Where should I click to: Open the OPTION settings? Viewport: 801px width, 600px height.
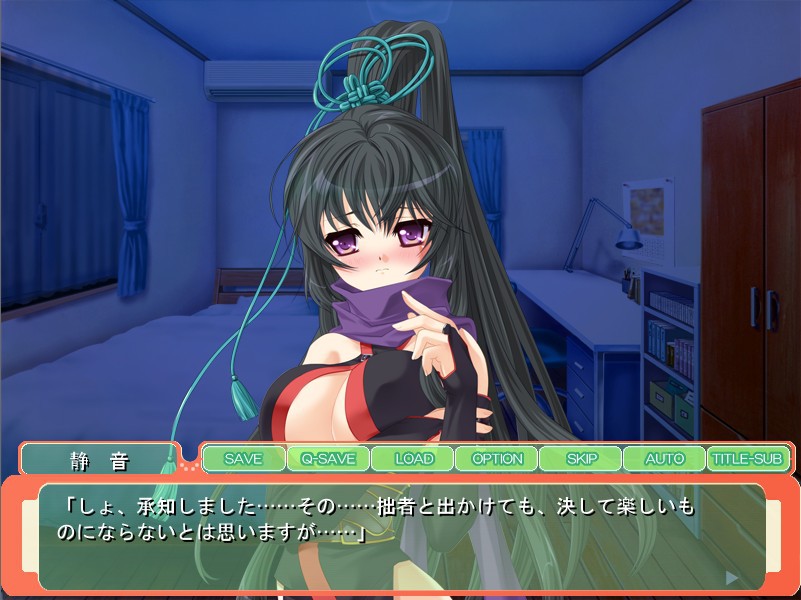click(x=497, y=459)
